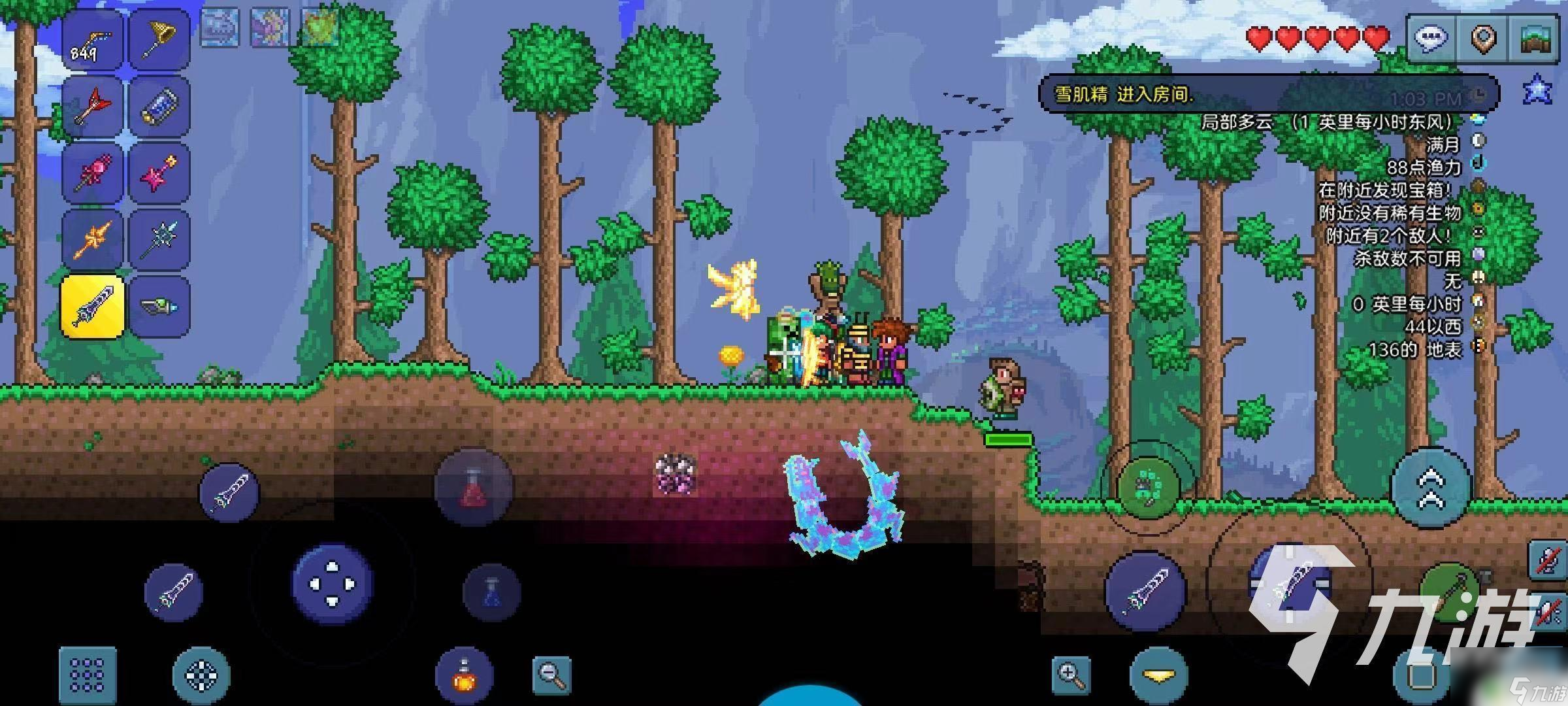Use the blue mana potion quick button
Screen dimensions: 1568x706
(x=491, y=593)
